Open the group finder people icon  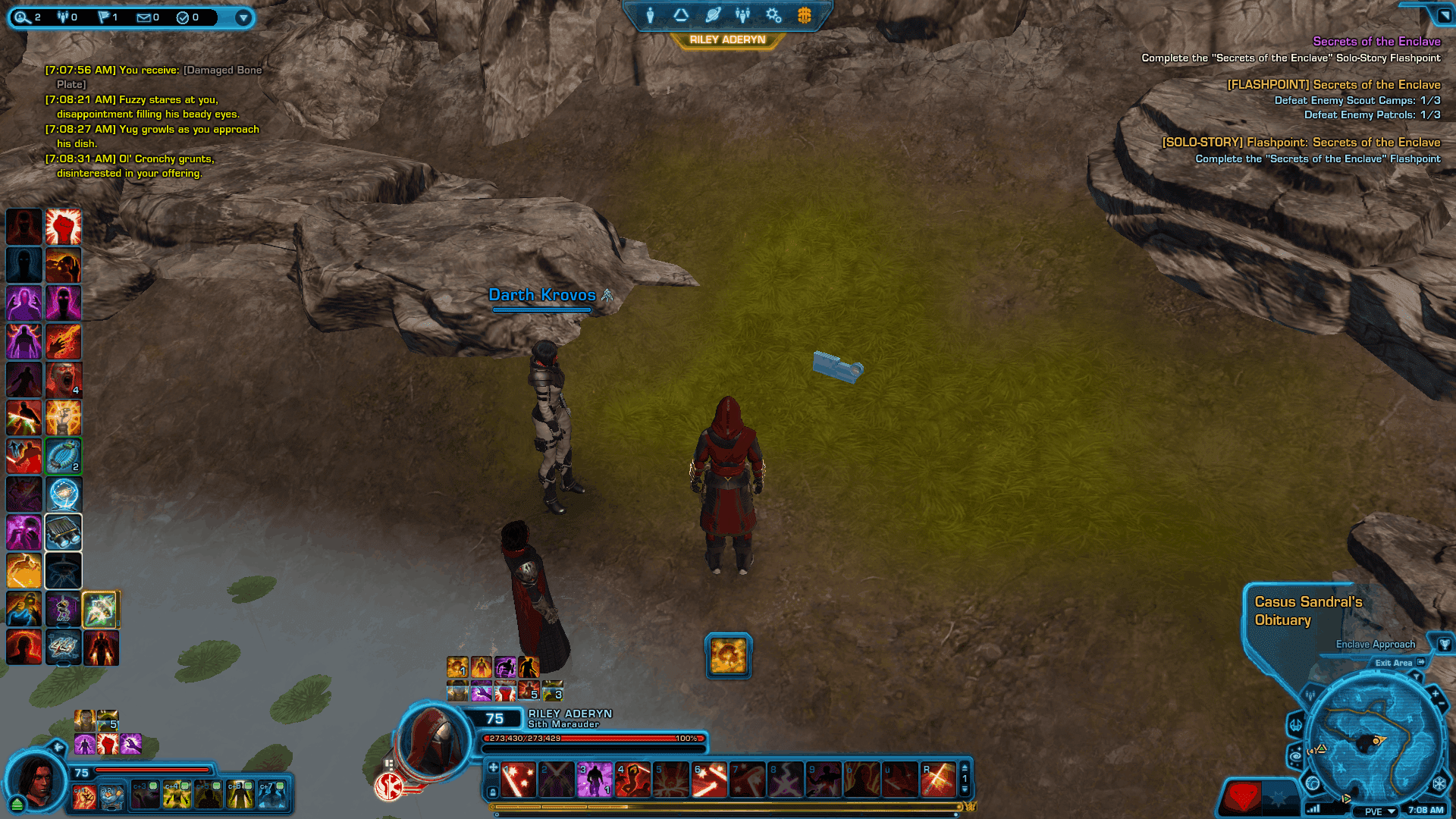click(742, 14)
